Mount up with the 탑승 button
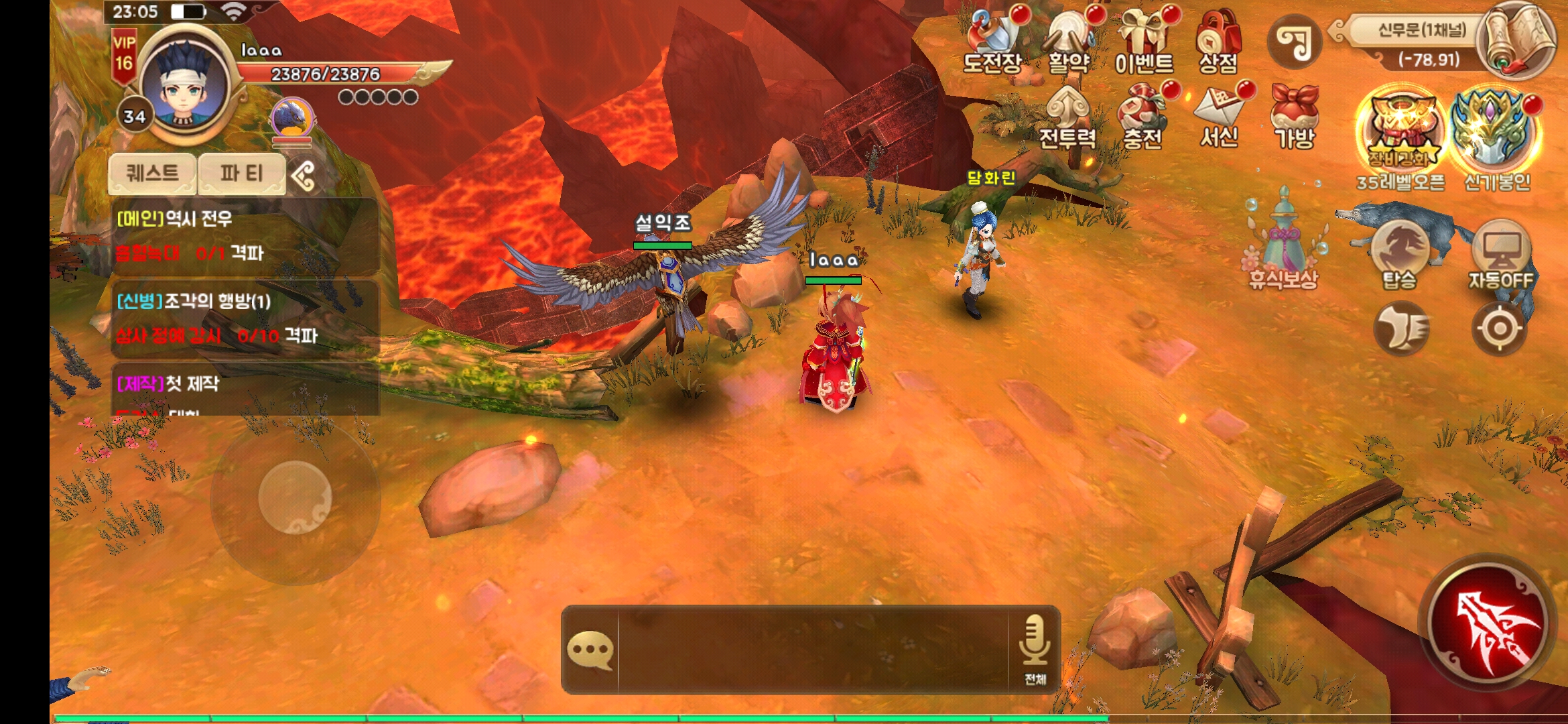 (1399, 255)
